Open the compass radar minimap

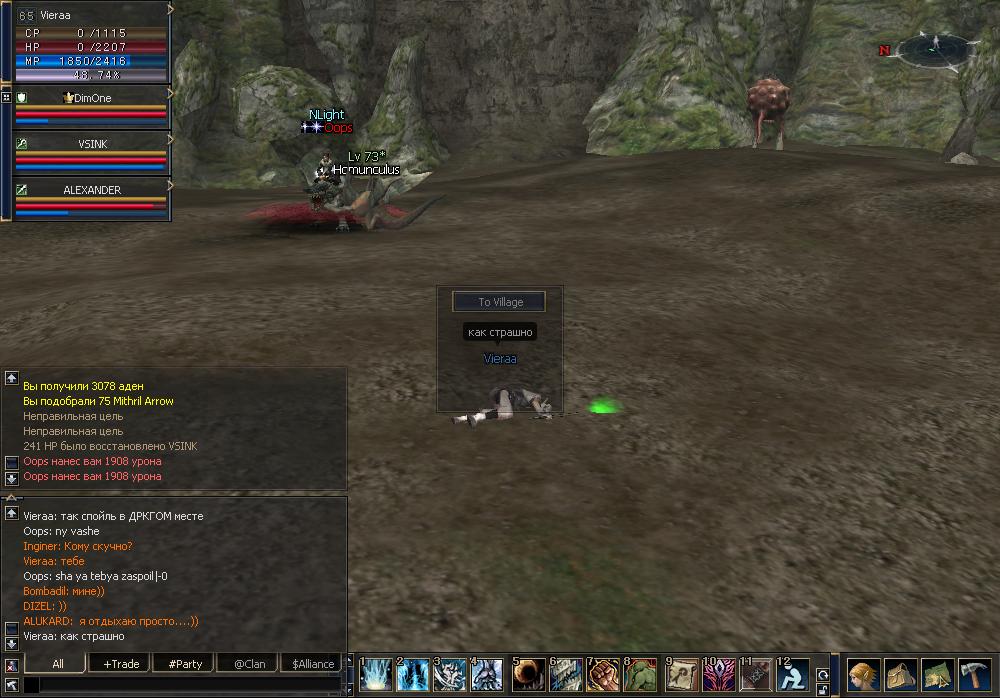click(932, 47)
